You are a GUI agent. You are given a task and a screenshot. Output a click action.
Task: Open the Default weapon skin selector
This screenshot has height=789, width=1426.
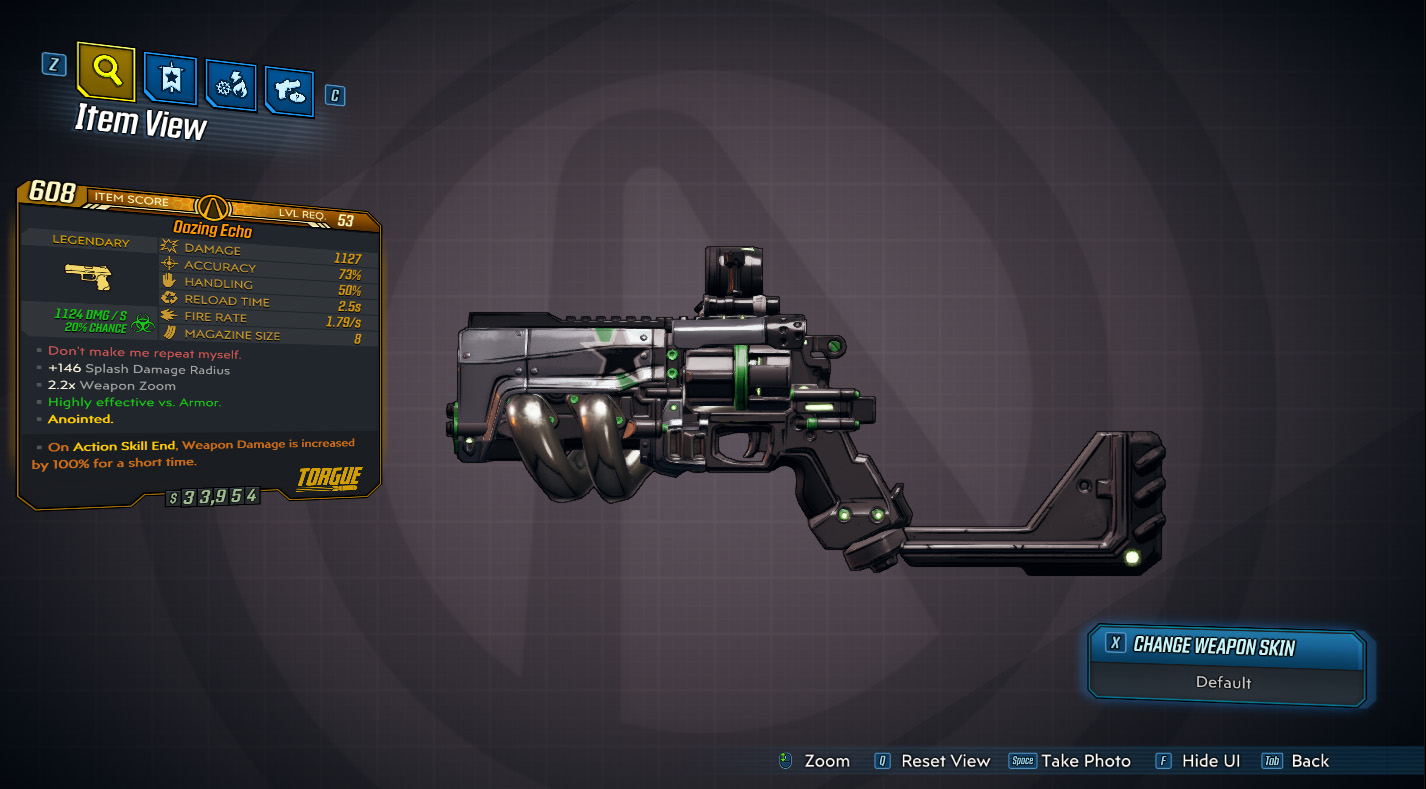coord(1226,684)
